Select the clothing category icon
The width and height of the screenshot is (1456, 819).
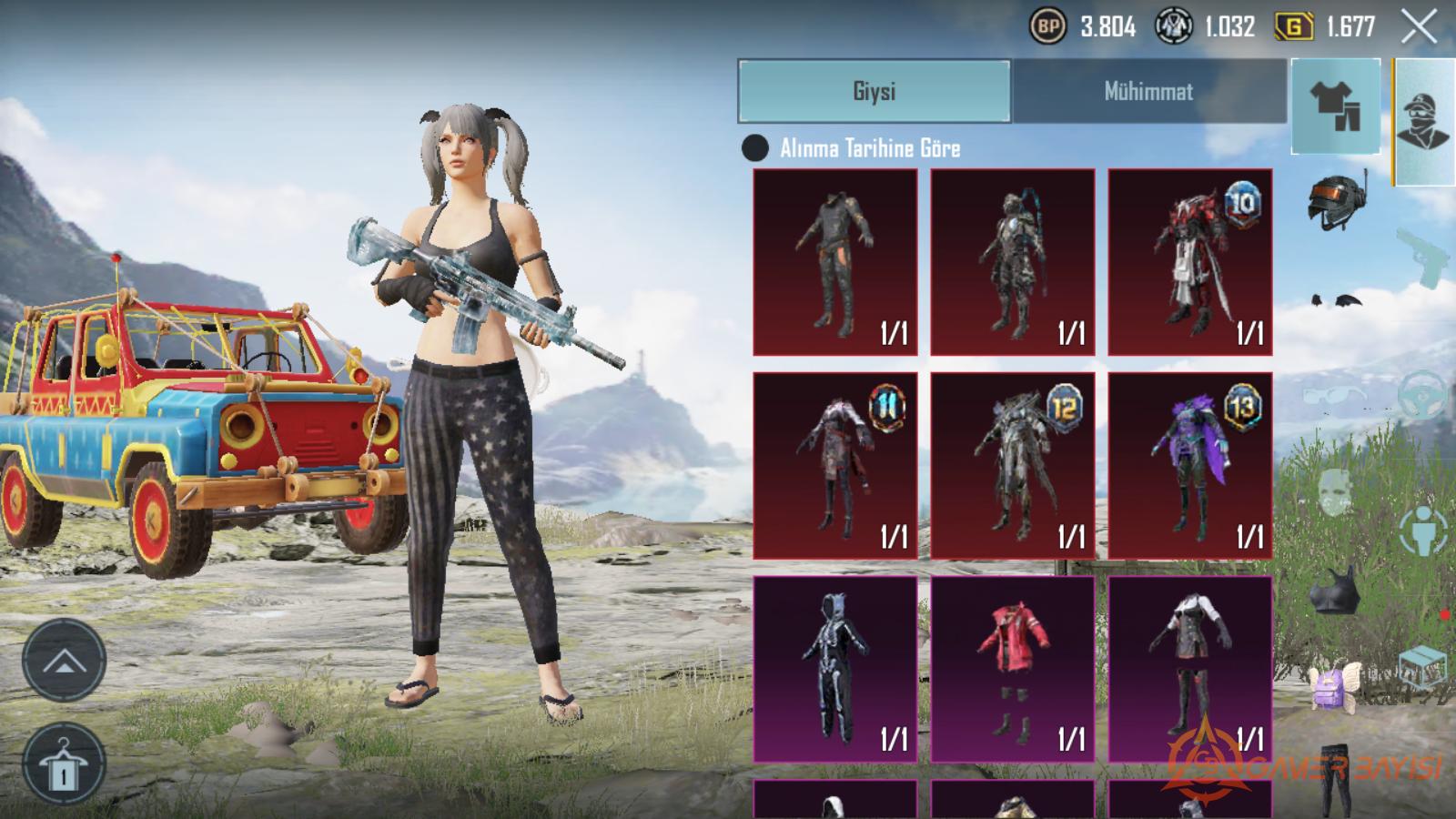click(1335, 106)
